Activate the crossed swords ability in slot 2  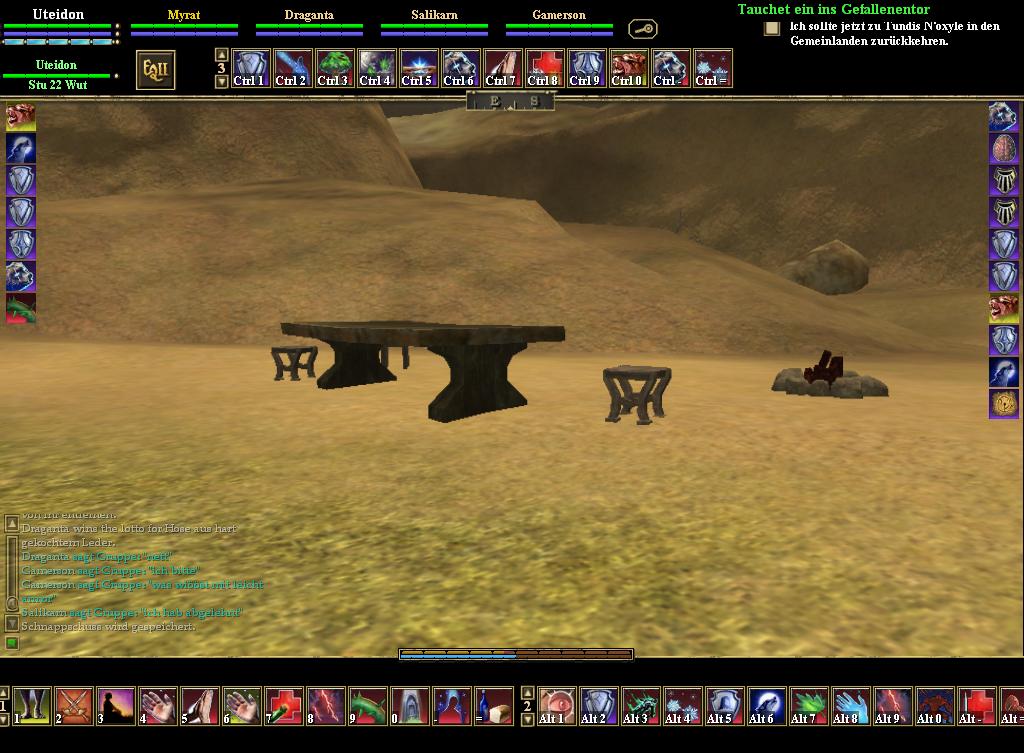tap(75, 706)
